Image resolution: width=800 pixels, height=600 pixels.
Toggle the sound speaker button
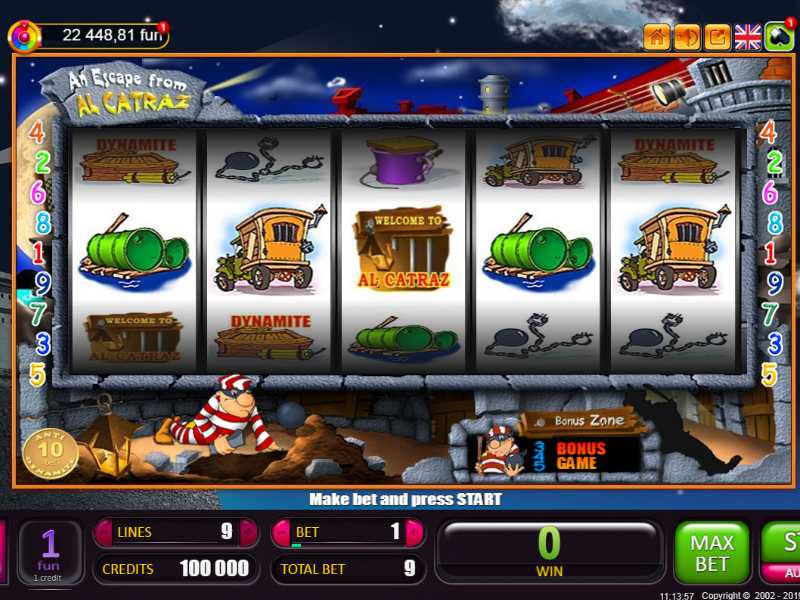[x=687, y=37]
